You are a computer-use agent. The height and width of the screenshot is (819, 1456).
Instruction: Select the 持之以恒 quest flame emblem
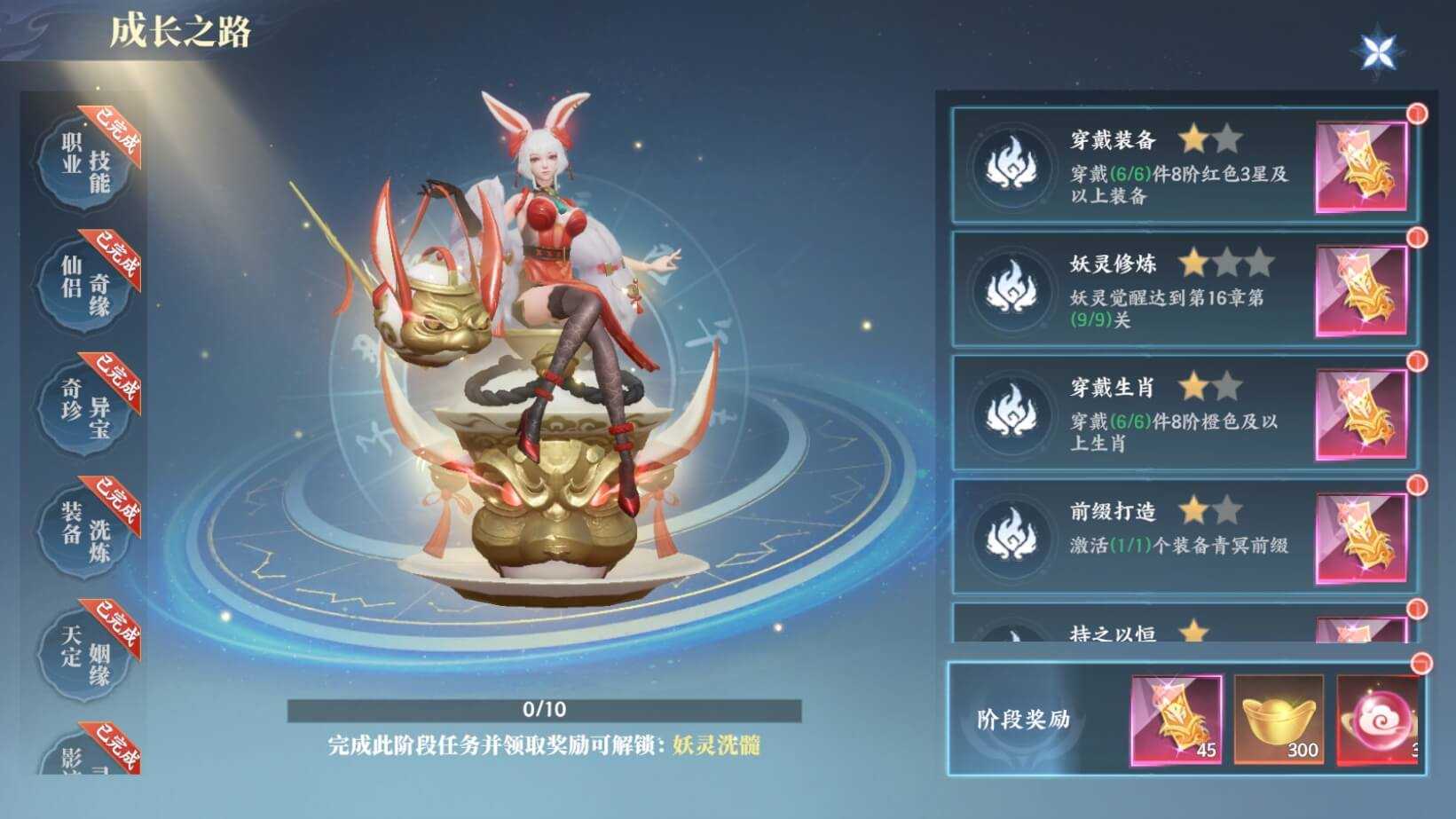1011,634
